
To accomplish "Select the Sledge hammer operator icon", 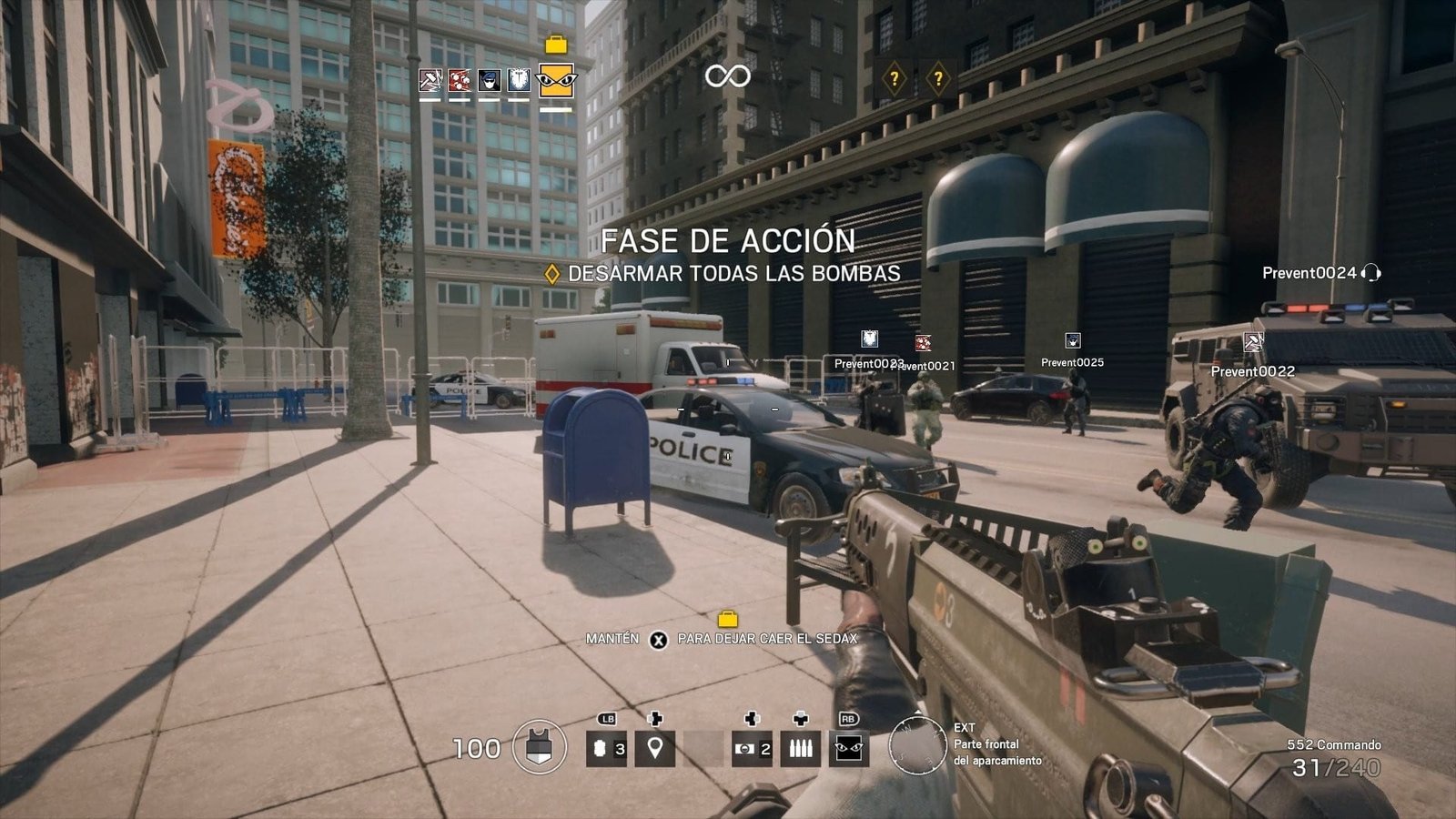I will tap(430, 80).
